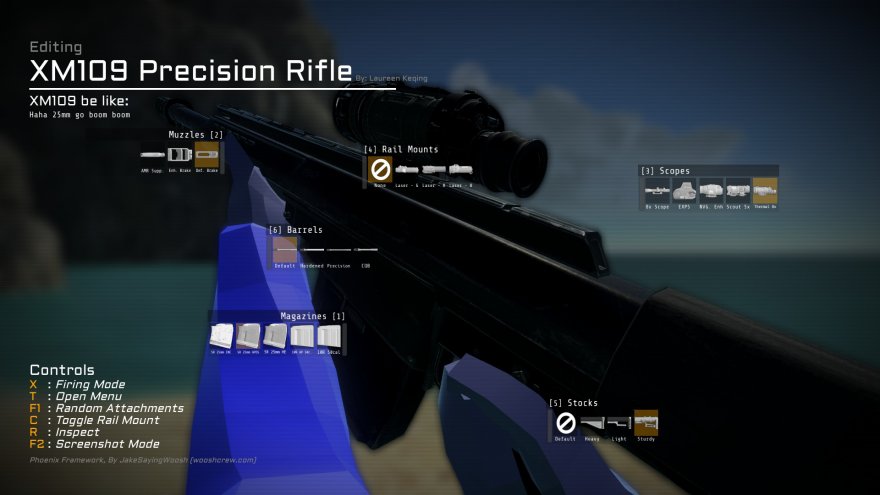Select the AMR suppressor muzzle
Viewport: 880px width, 495px height.
point(153,156)
